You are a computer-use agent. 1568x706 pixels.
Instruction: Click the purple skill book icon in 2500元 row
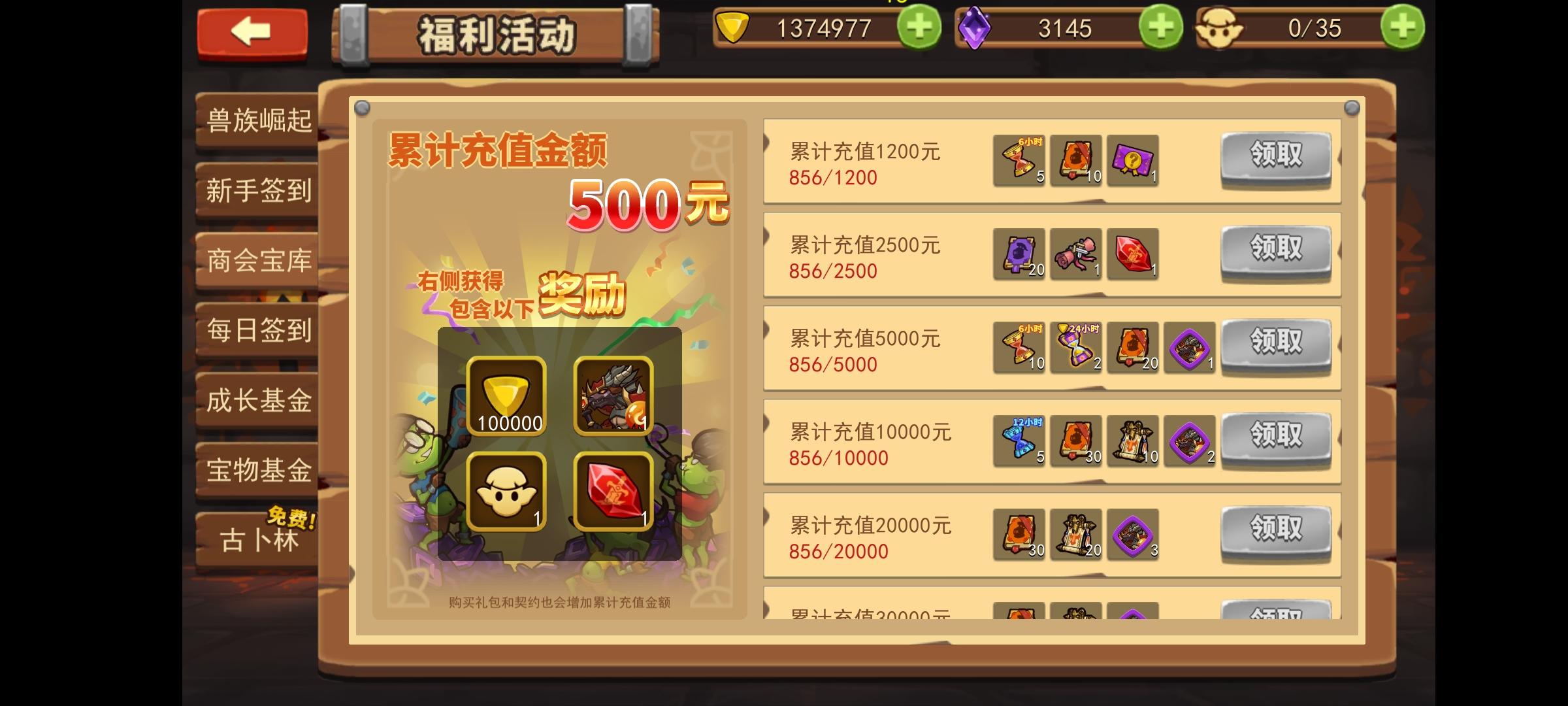pyautogui.click(x=1018, y=255)
